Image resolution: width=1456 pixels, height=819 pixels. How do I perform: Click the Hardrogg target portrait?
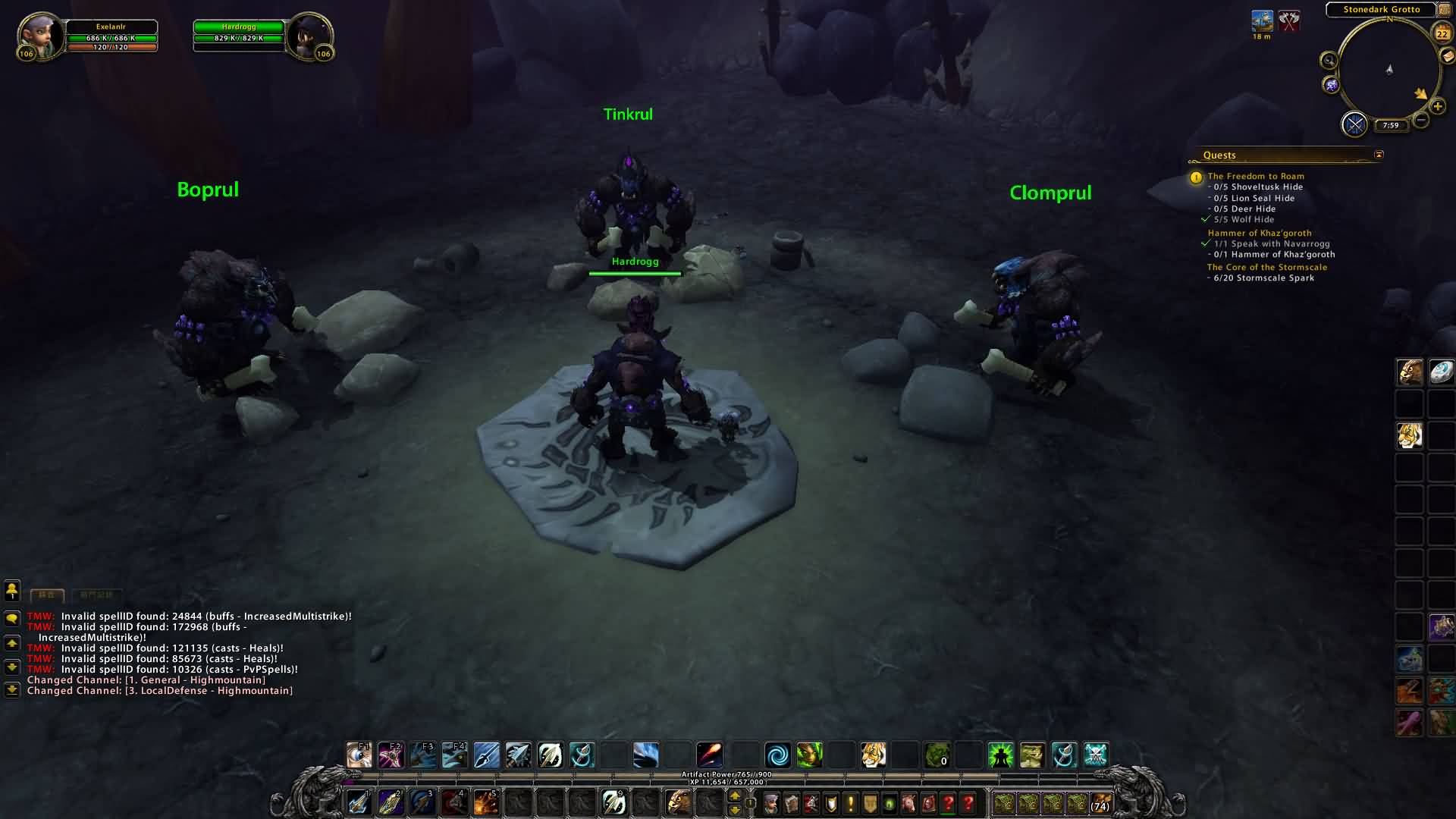(309, 35)
